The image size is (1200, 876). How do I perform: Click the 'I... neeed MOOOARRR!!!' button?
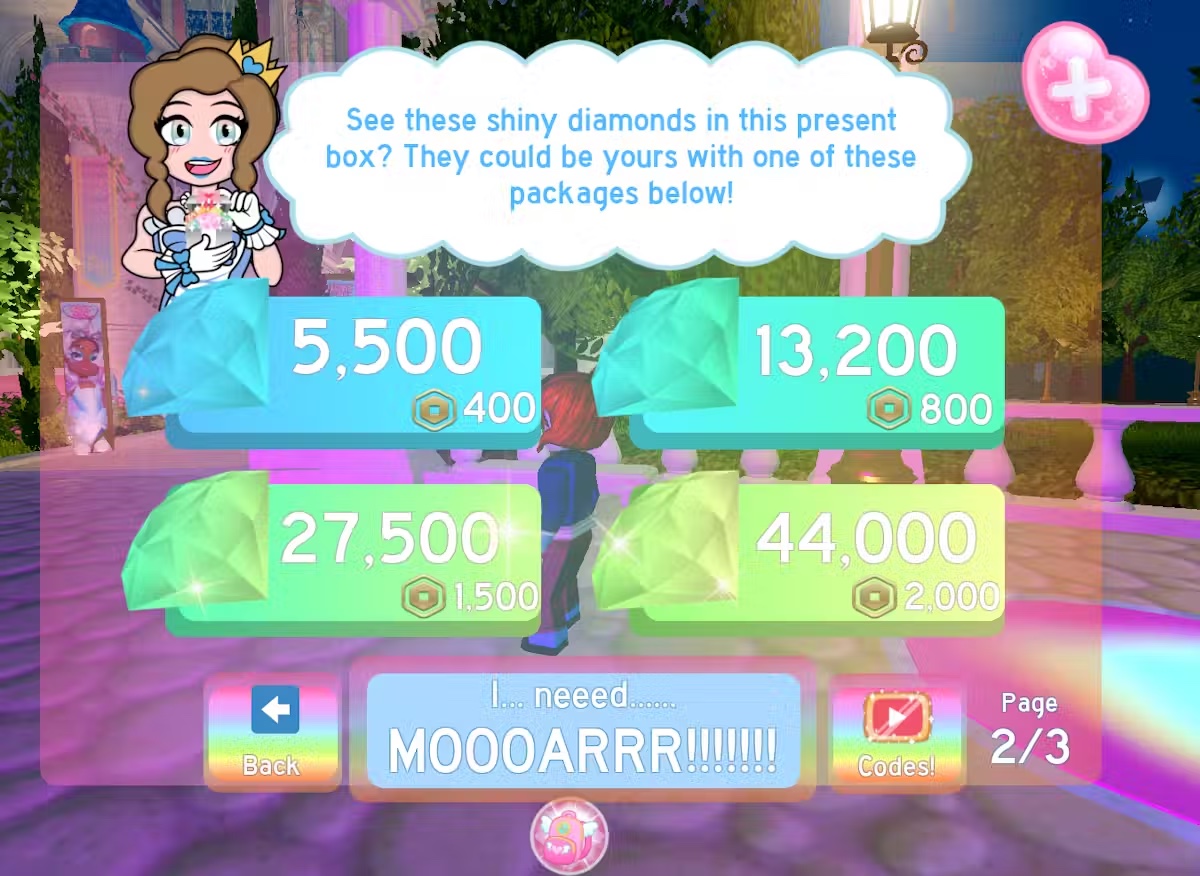click(x=583, y=731)
